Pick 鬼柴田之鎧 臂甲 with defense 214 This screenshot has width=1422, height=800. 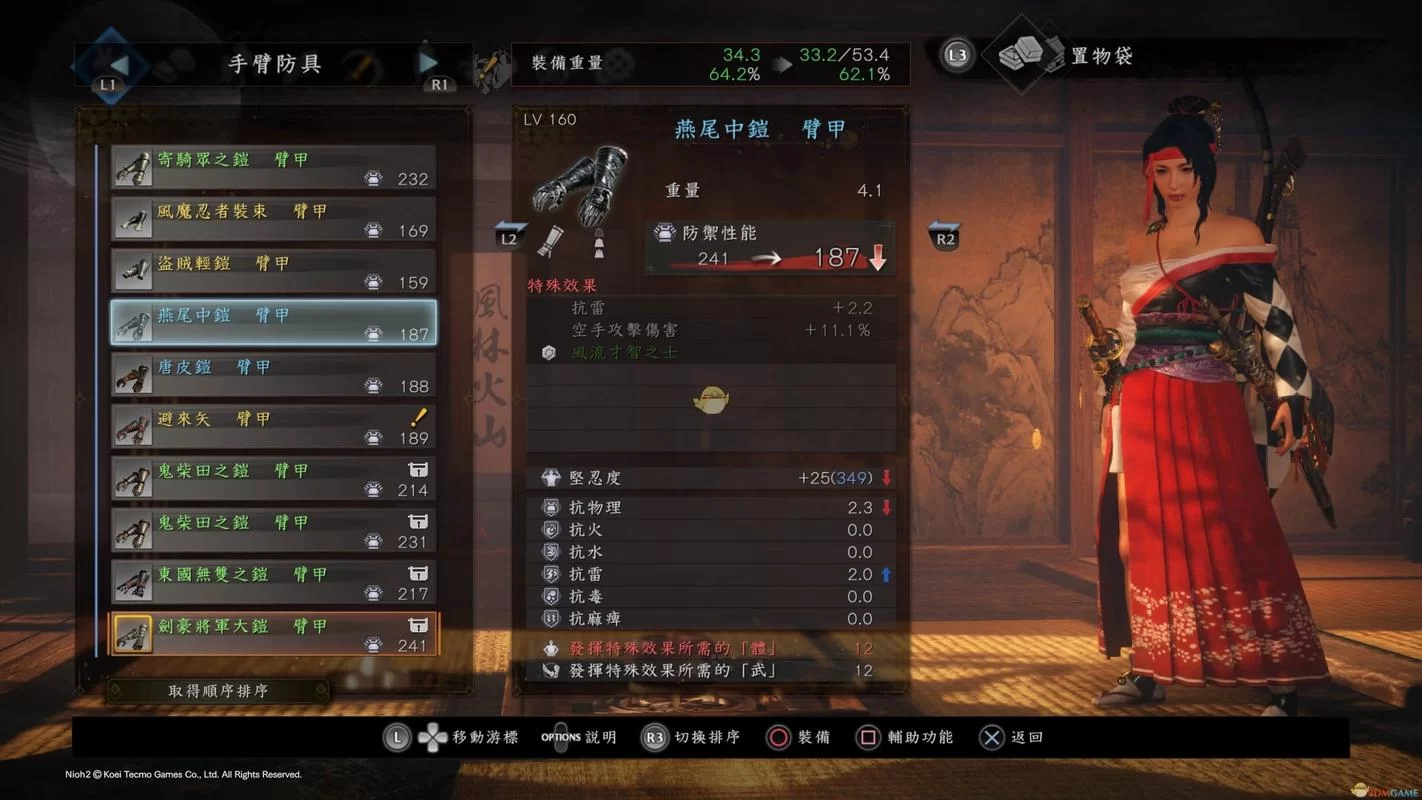(x=273, y=479)
